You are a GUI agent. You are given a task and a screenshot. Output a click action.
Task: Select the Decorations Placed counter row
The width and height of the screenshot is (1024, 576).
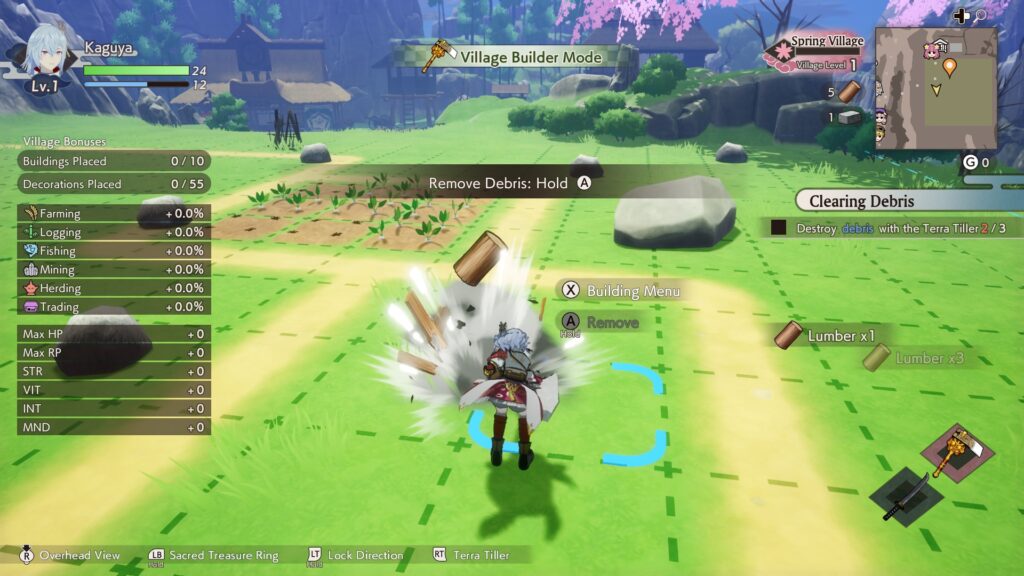click(114, 184)
